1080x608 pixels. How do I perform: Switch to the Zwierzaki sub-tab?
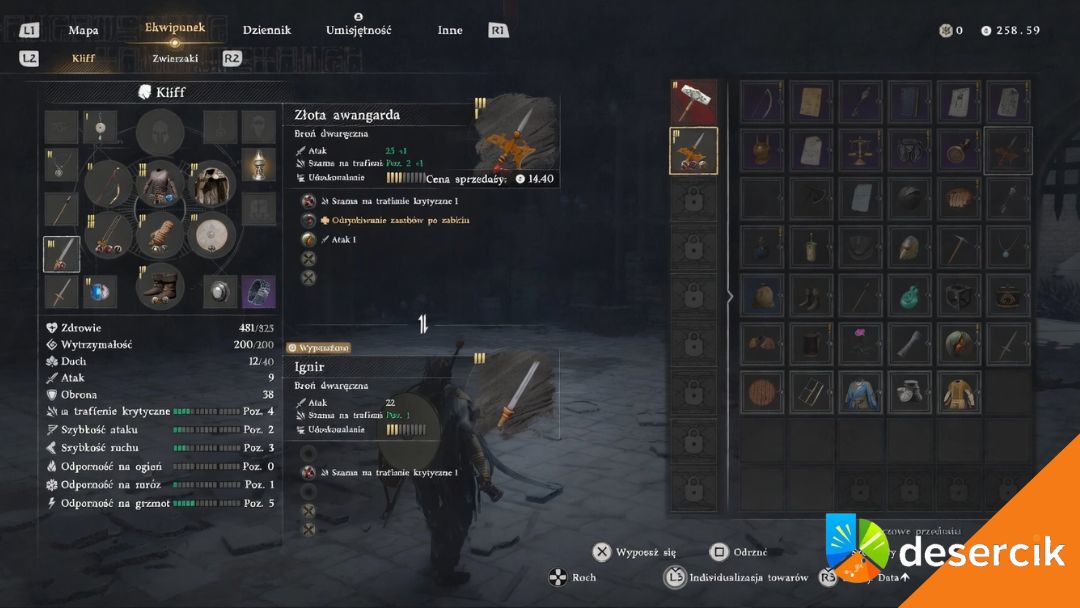pos(175,58)
